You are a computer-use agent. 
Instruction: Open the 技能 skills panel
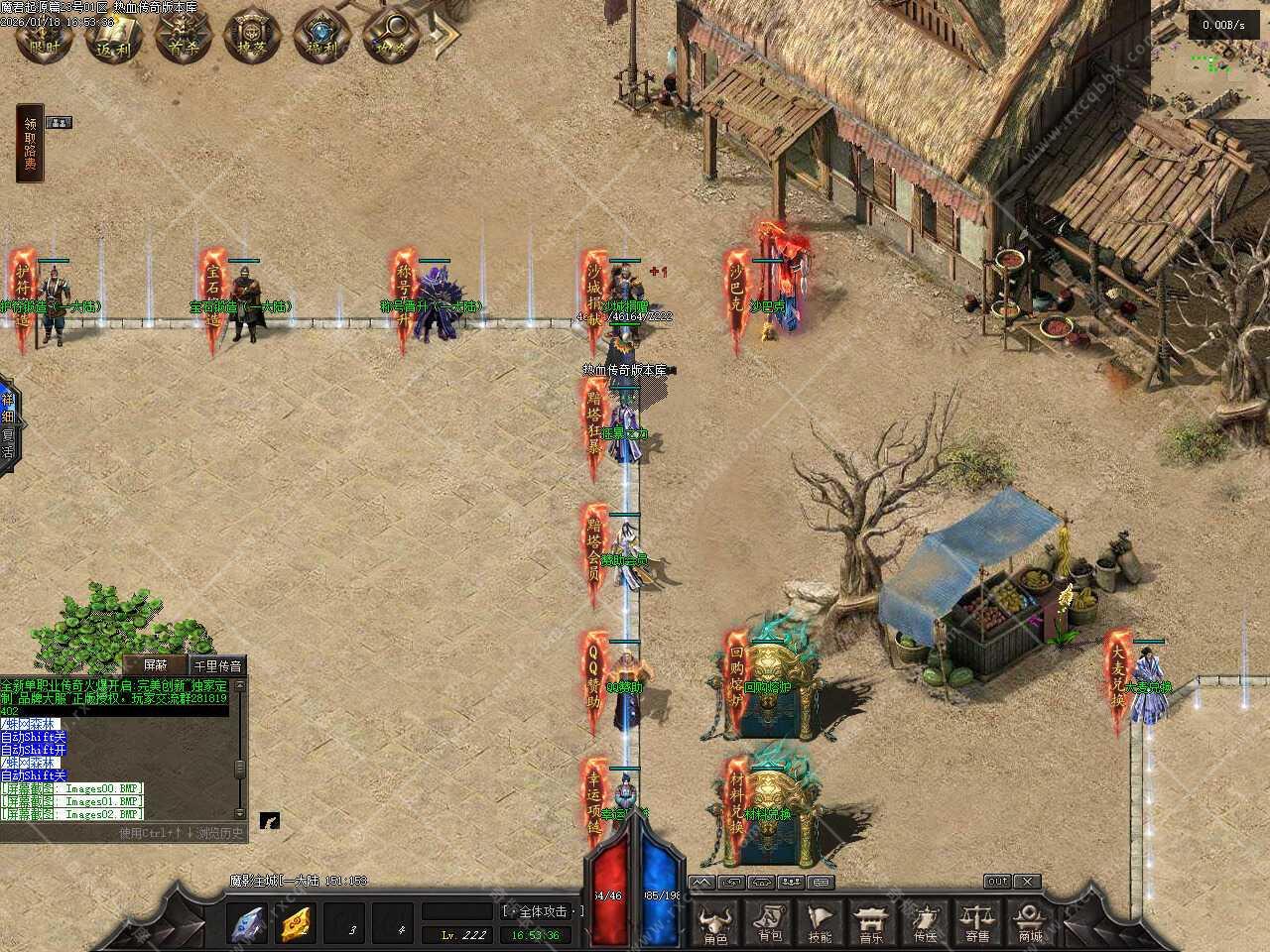pyautogui.click(x=821, y=923)
